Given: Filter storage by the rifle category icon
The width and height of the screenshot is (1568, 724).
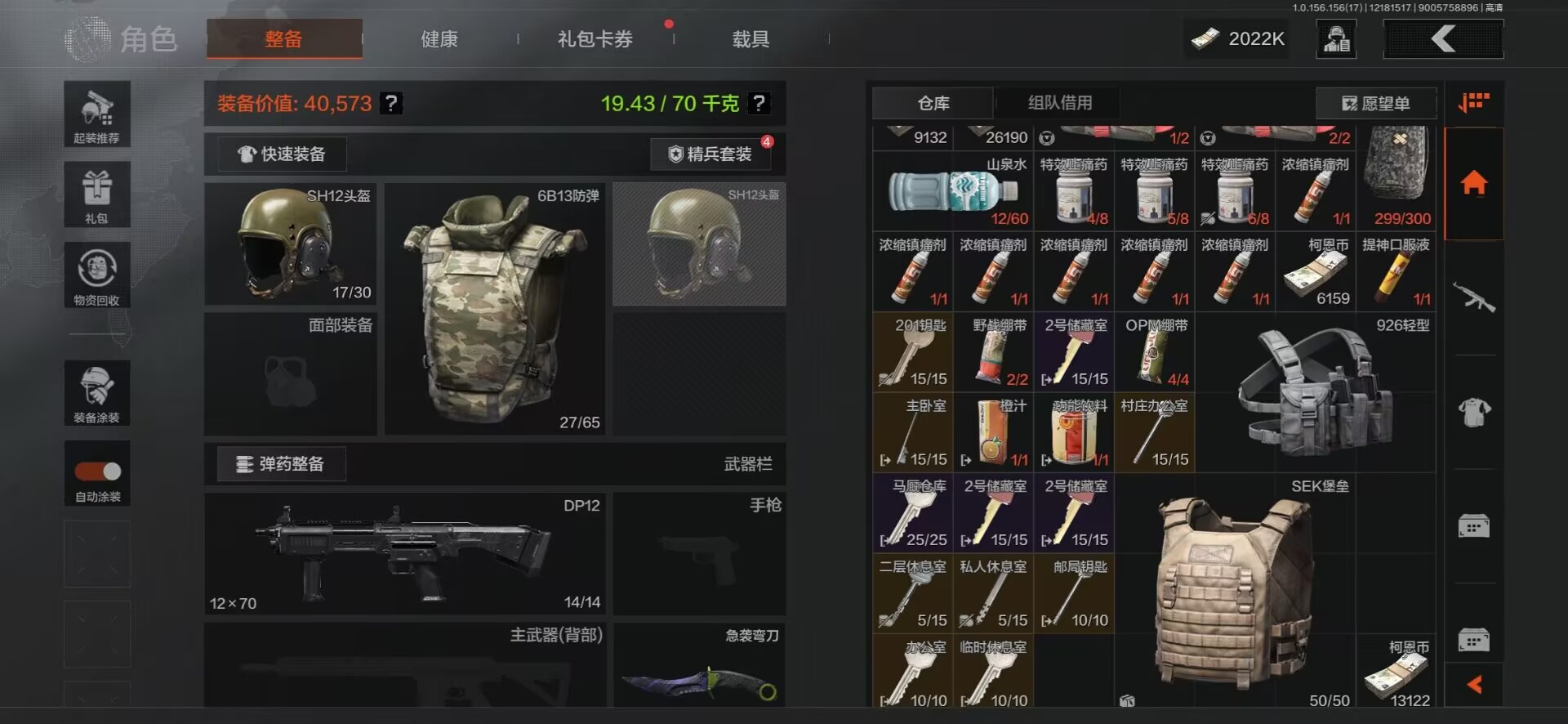Looking at the screenshot, I should click(x=1474, y=297).
